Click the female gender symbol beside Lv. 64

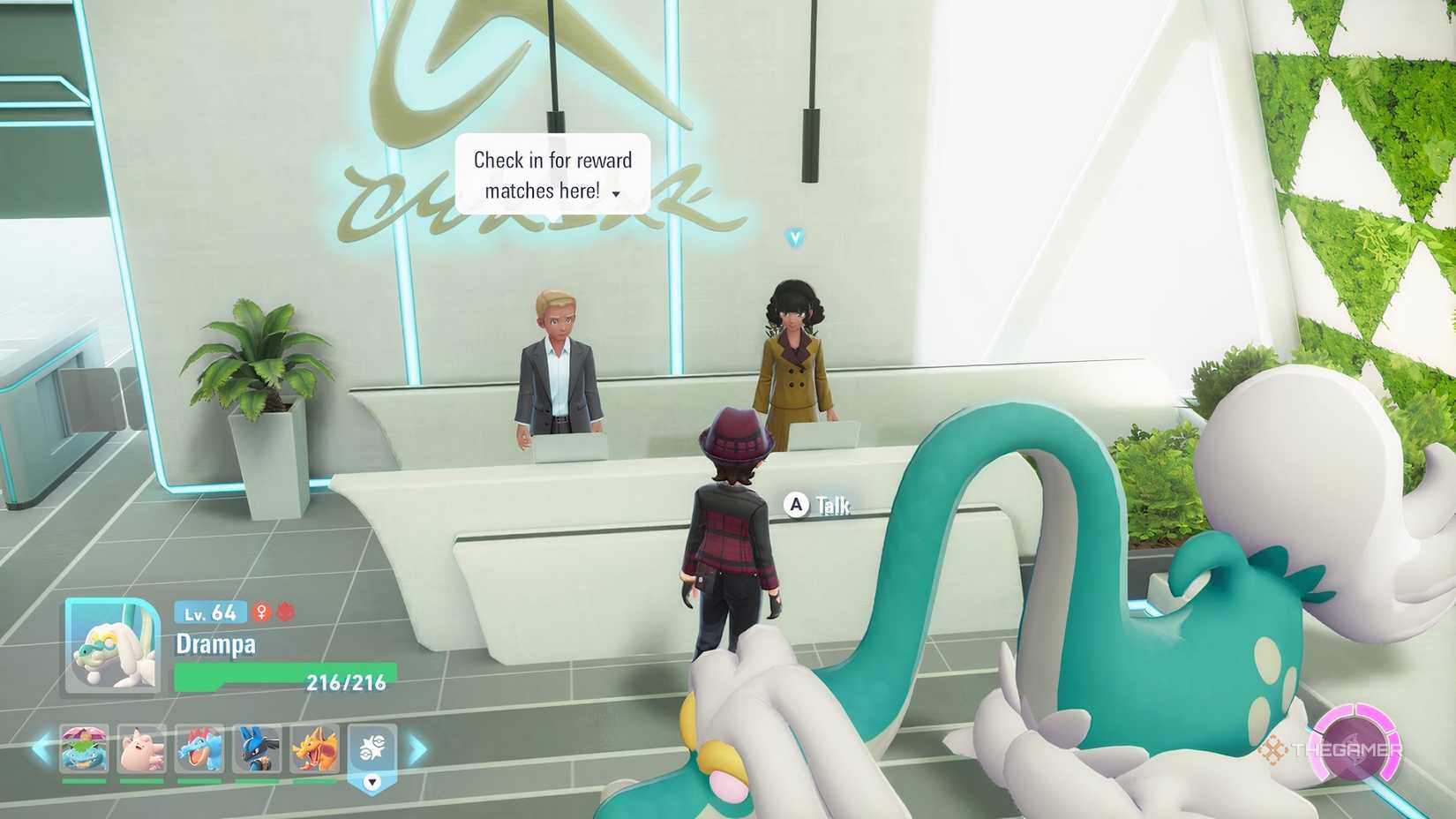pos(259,612)
